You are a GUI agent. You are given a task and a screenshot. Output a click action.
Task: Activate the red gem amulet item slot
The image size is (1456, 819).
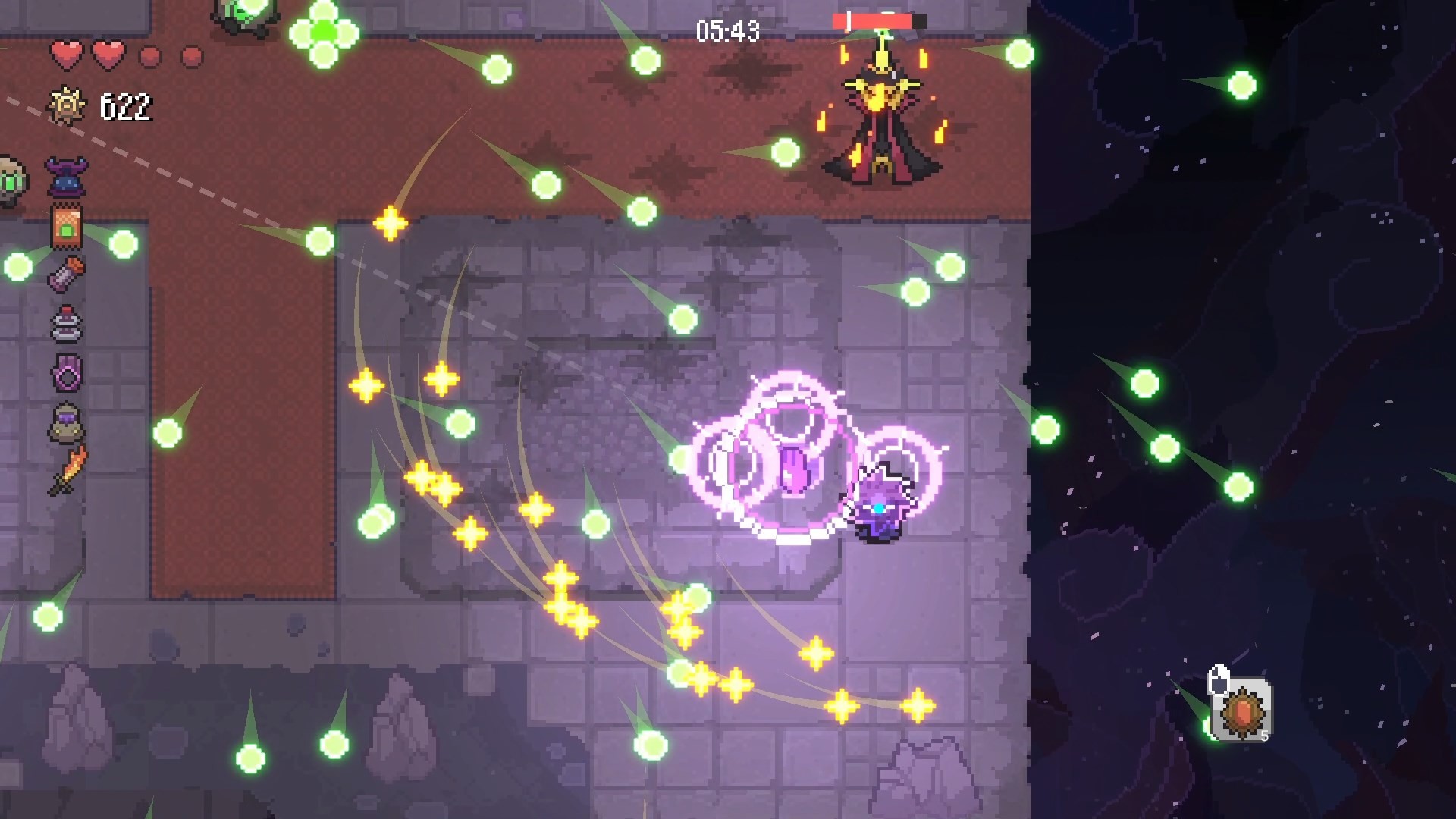1241,710
